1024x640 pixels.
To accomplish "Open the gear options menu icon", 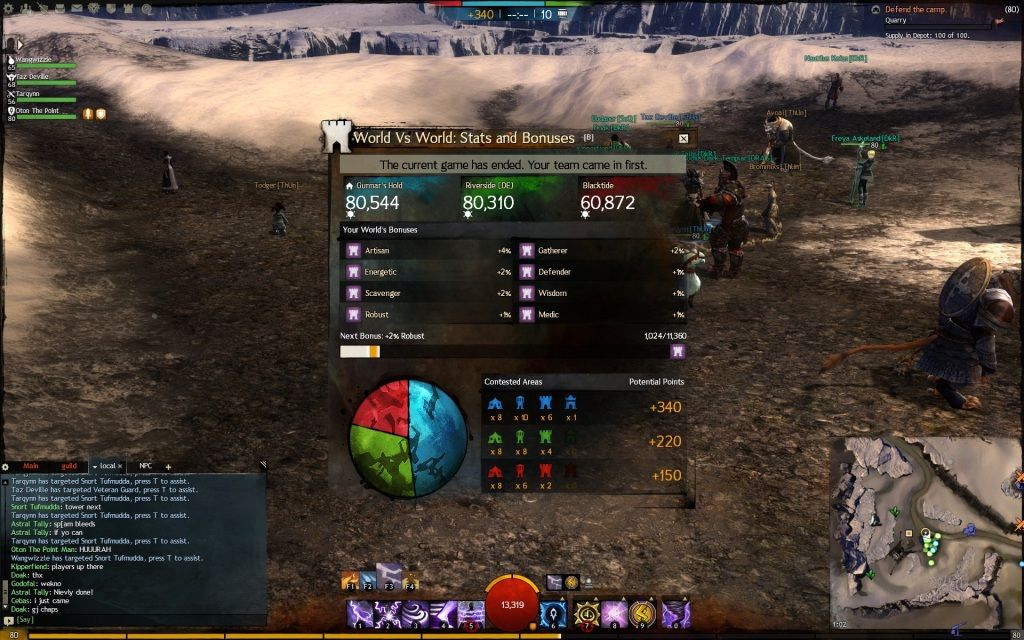I will (x=8, y=7).
